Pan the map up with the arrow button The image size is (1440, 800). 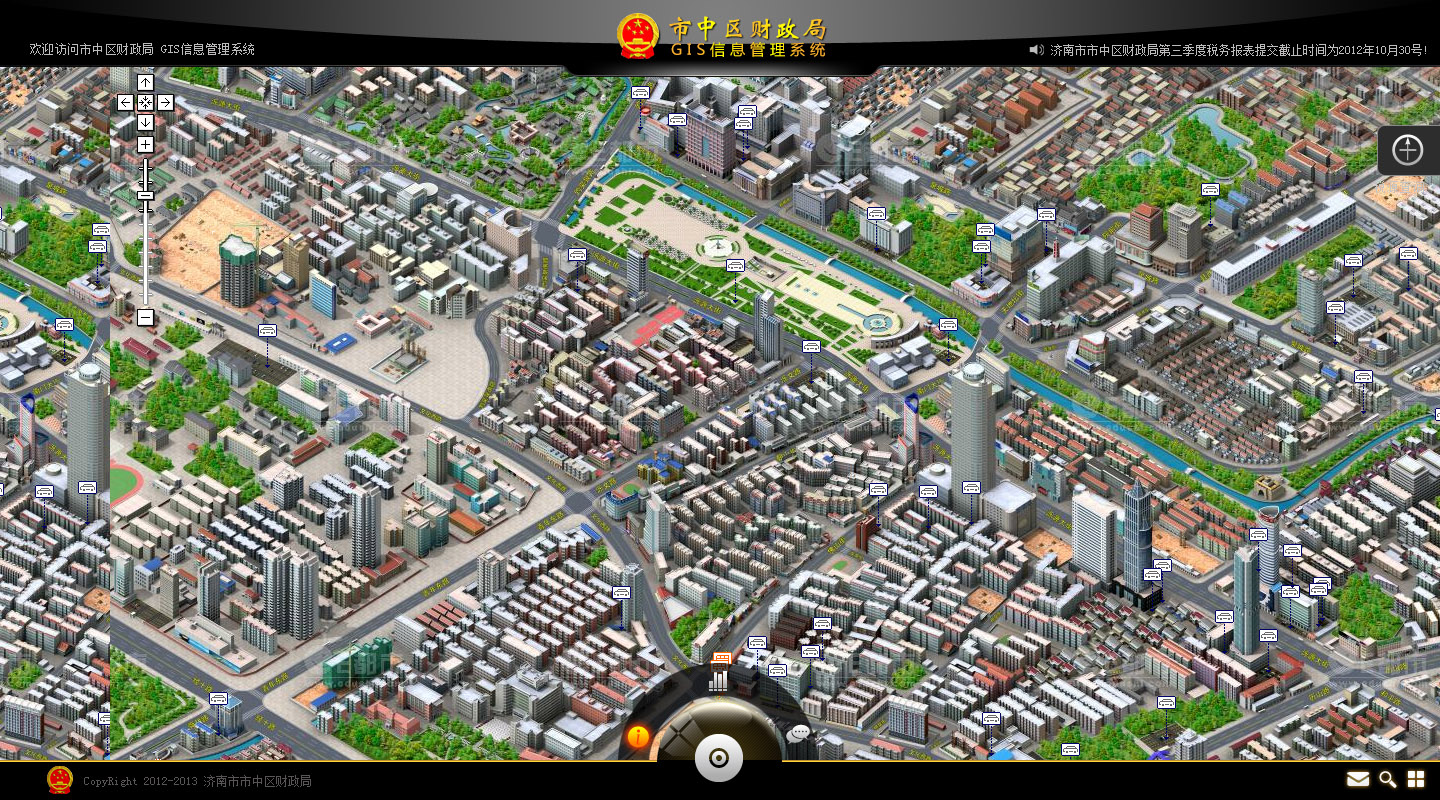point(145,82)
